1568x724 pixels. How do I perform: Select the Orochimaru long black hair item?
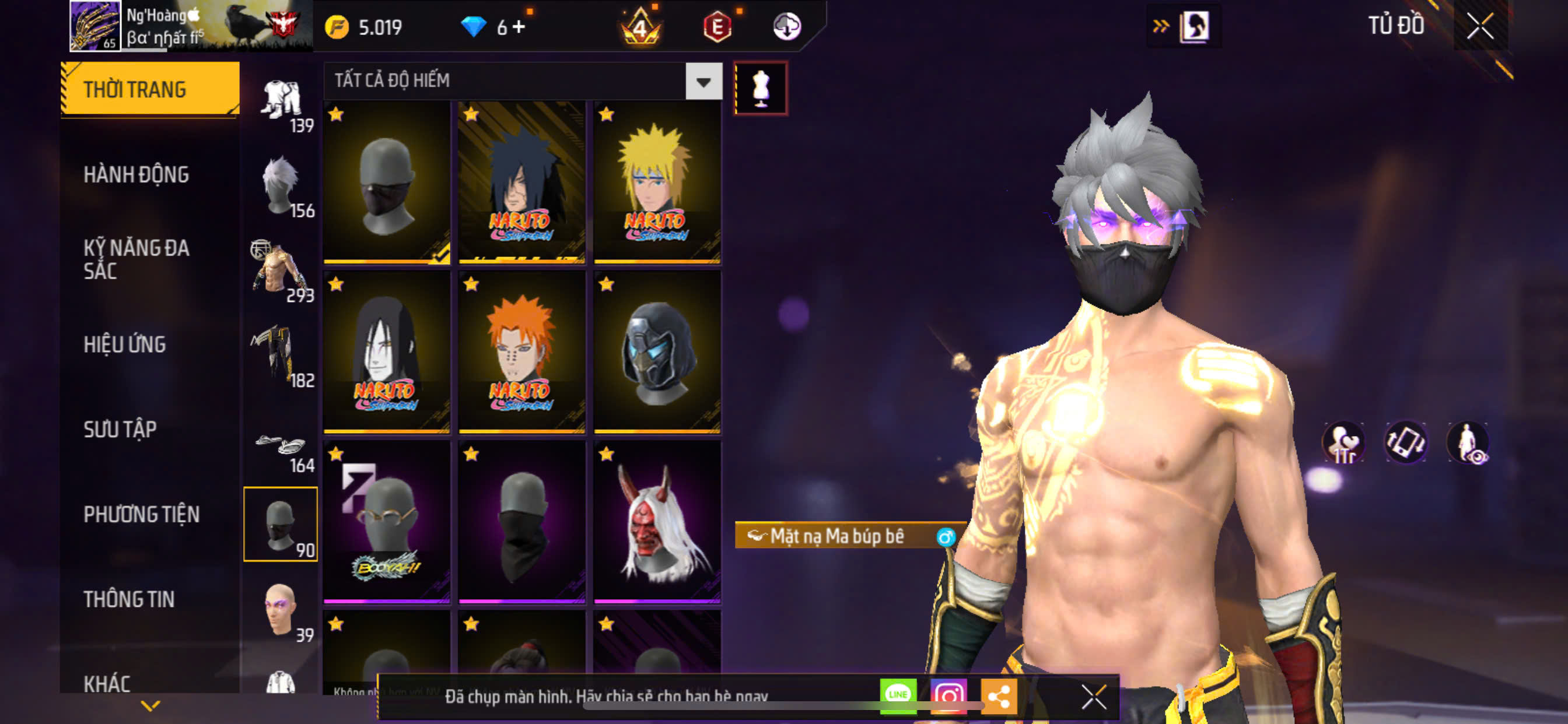(x=387, y=352)
